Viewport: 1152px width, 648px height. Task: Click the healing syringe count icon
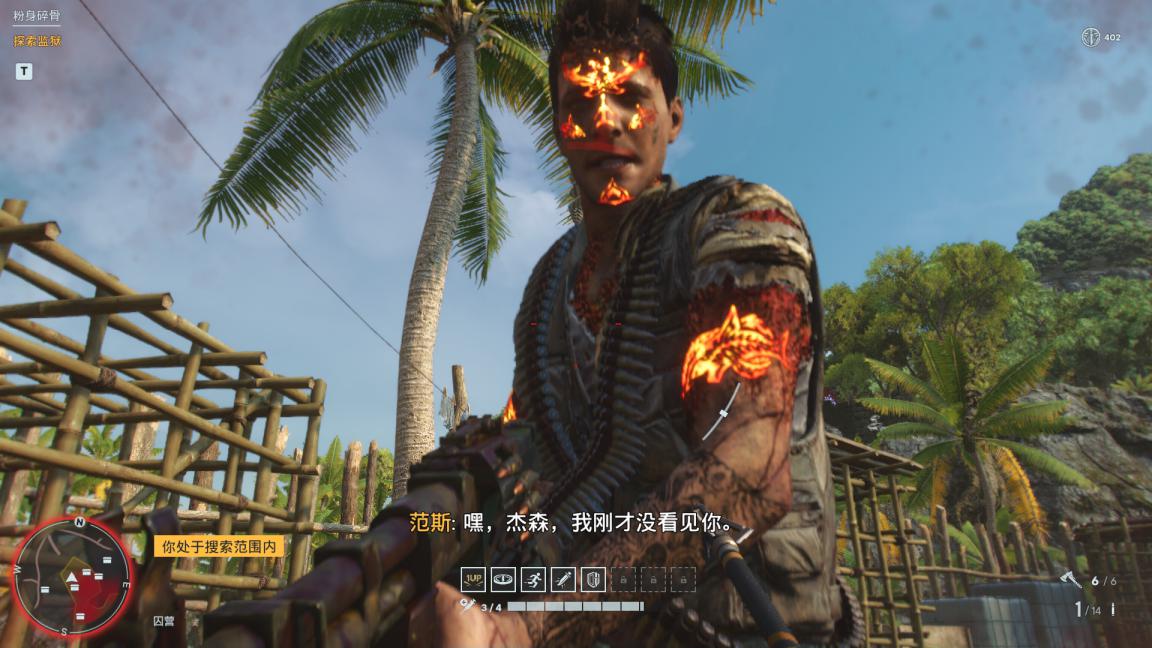point(467,606)
